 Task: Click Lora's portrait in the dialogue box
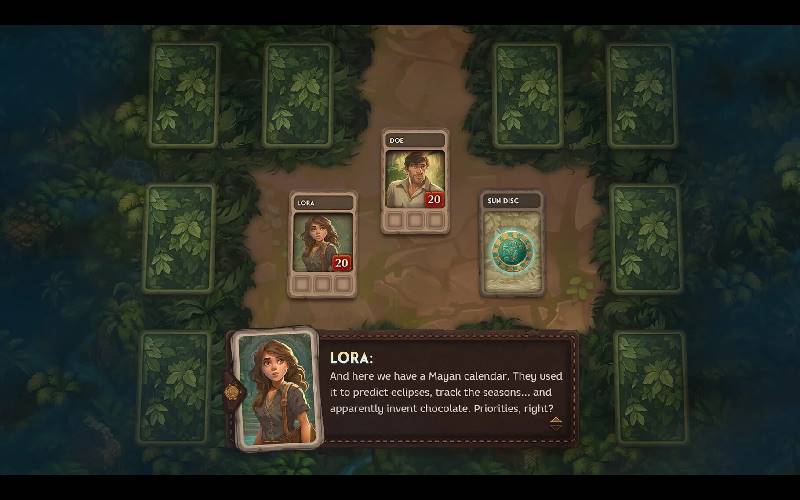tap(274, 388)
